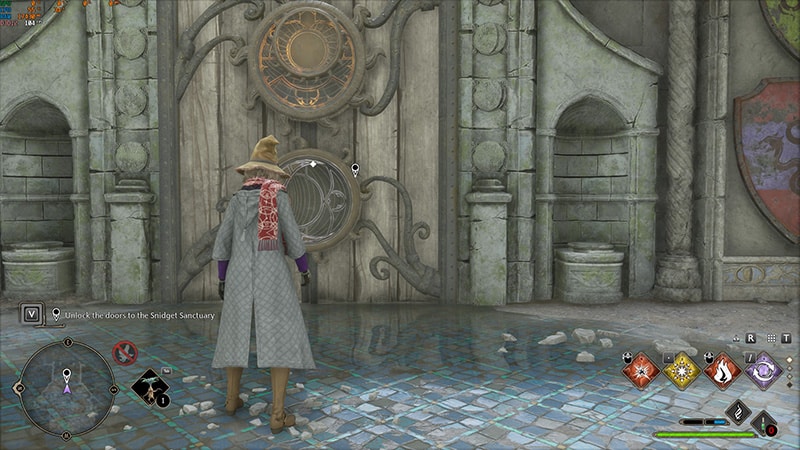
Task: Select the purple circular-arrows spell
Action: (764, 369)
